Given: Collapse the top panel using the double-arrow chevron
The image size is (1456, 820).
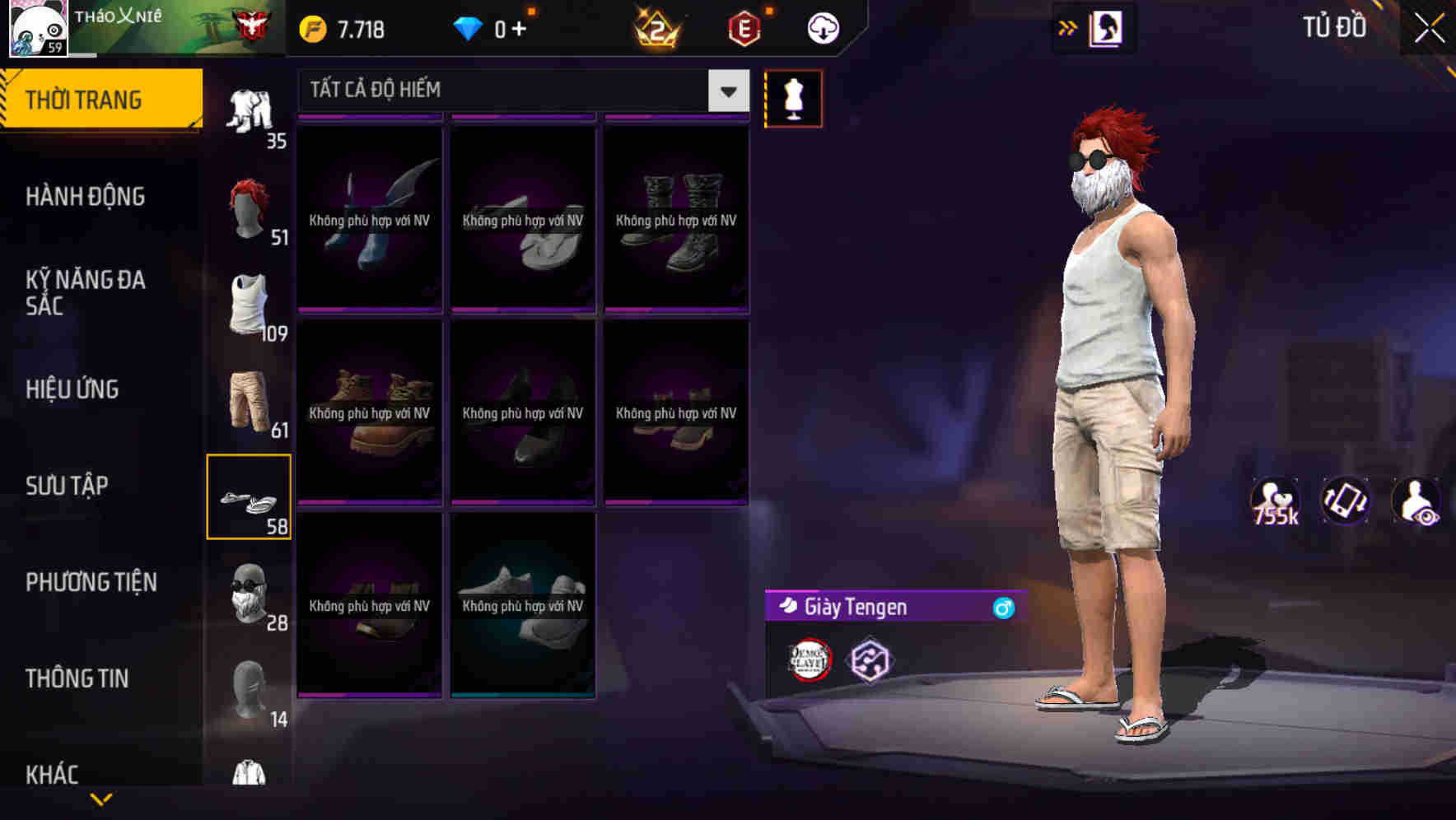Looking at the screenshot, I should pos(1068,27).
